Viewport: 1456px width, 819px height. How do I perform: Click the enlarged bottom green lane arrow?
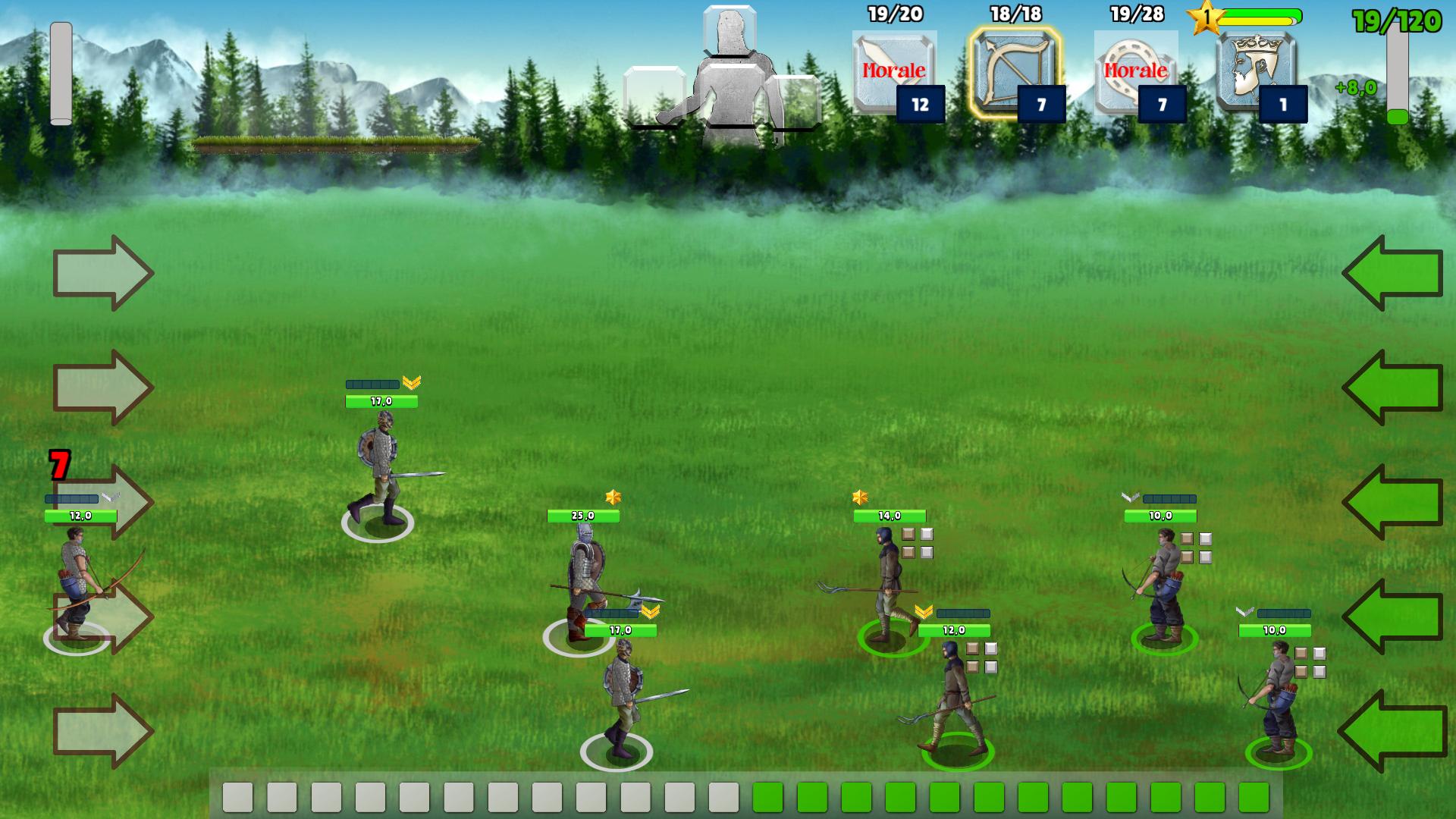[1392, 732]
